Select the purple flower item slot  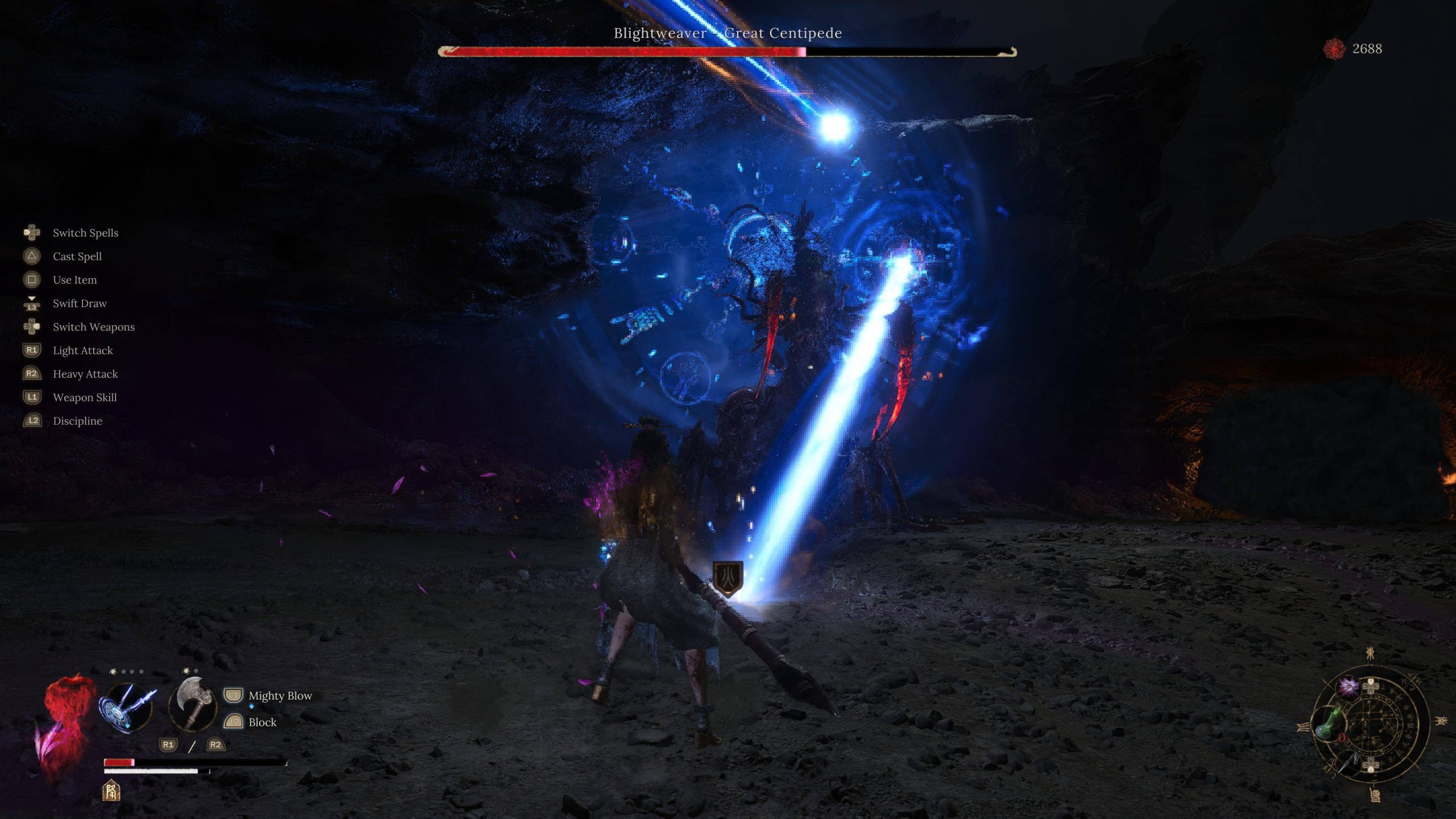tap(1348, 686)
